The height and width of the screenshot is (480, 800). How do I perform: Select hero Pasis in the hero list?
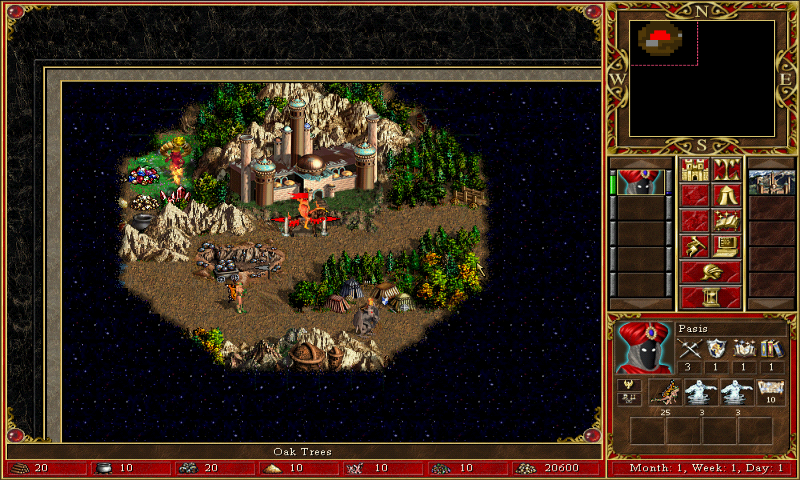(640, 182)
